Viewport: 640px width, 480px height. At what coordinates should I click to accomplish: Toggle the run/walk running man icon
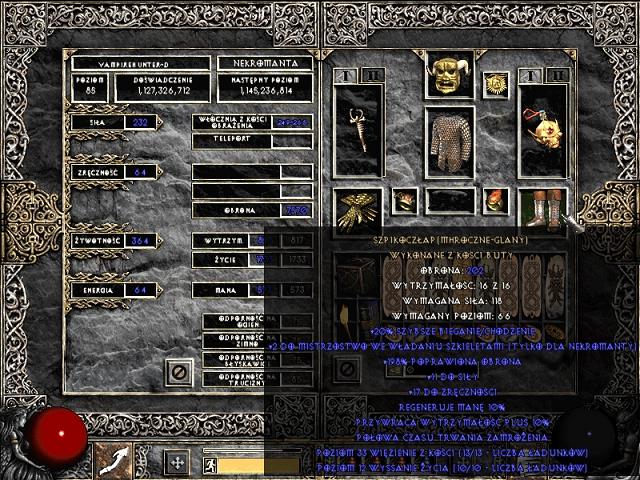(207, 465)
